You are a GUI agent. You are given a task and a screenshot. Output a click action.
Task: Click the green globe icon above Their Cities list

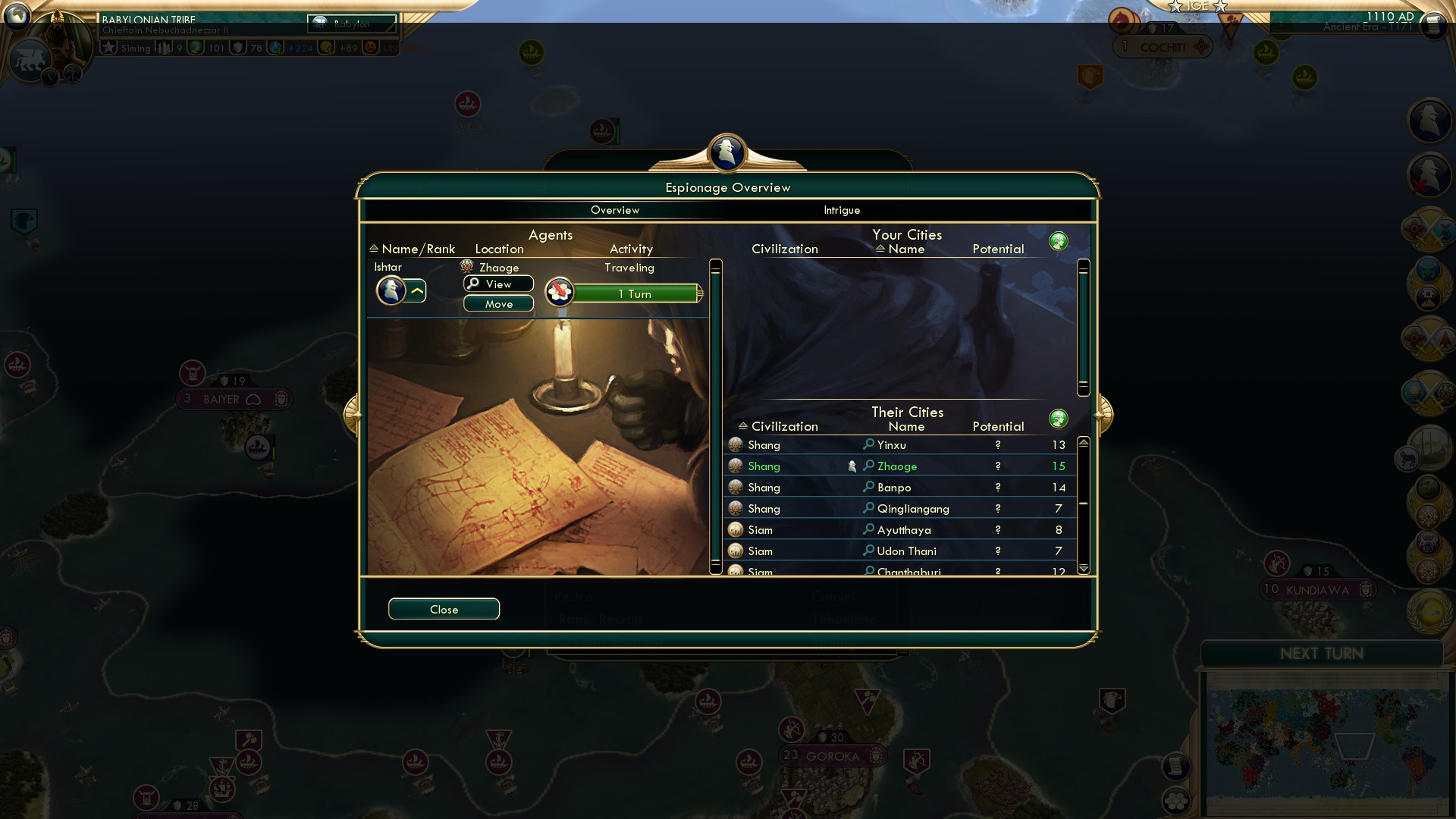(1059, 418)
